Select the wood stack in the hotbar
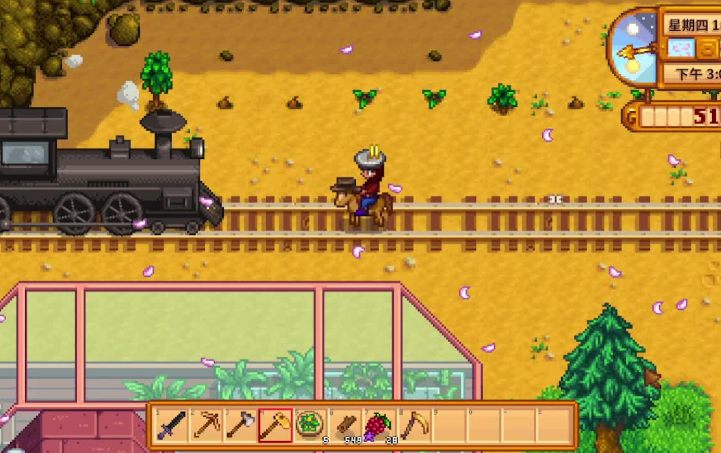721x453 pixels. pos(344,426)
